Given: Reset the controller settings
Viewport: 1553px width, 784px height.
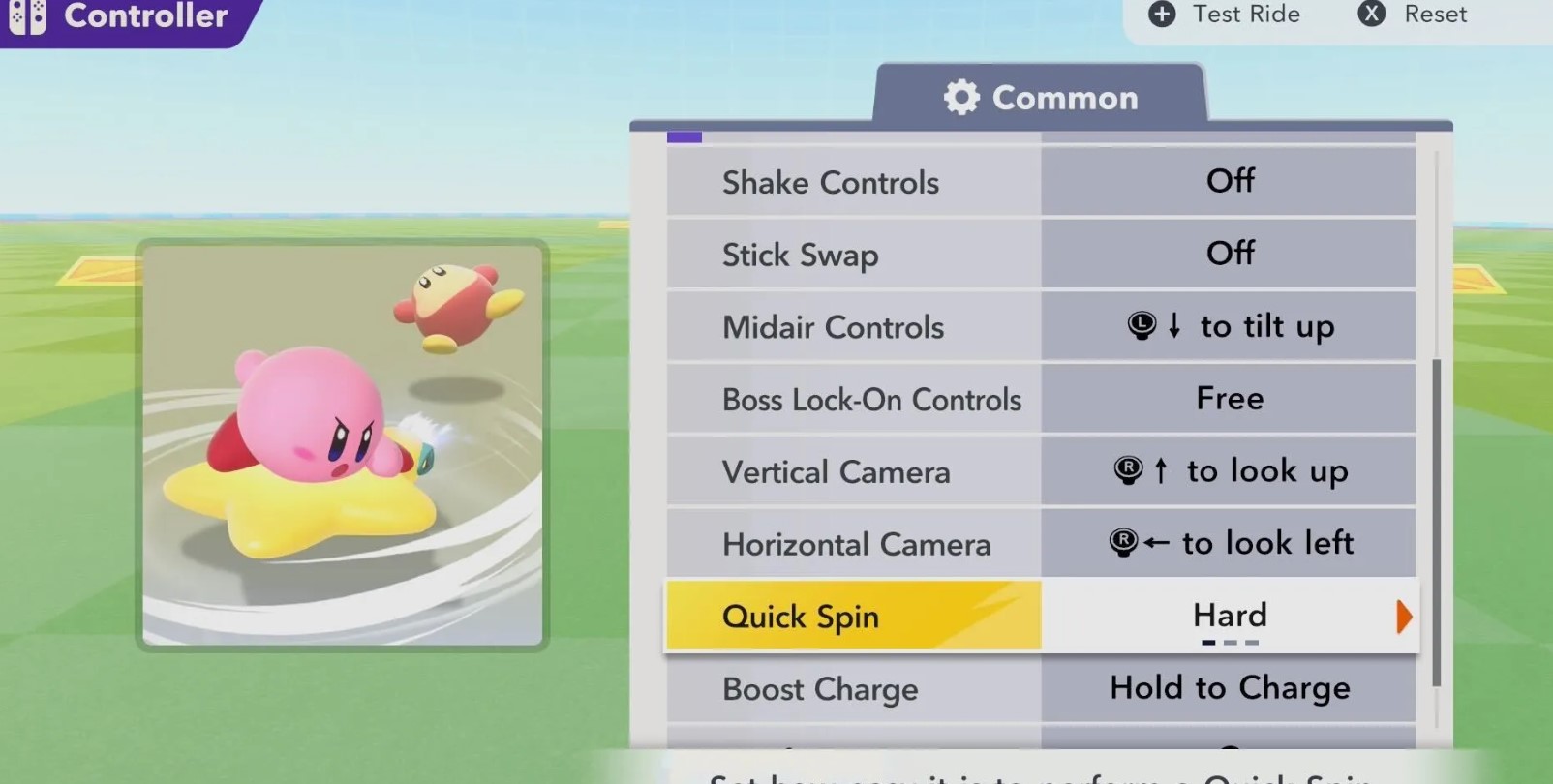Looking at the screenshot, I should [x=1414, y=15].
